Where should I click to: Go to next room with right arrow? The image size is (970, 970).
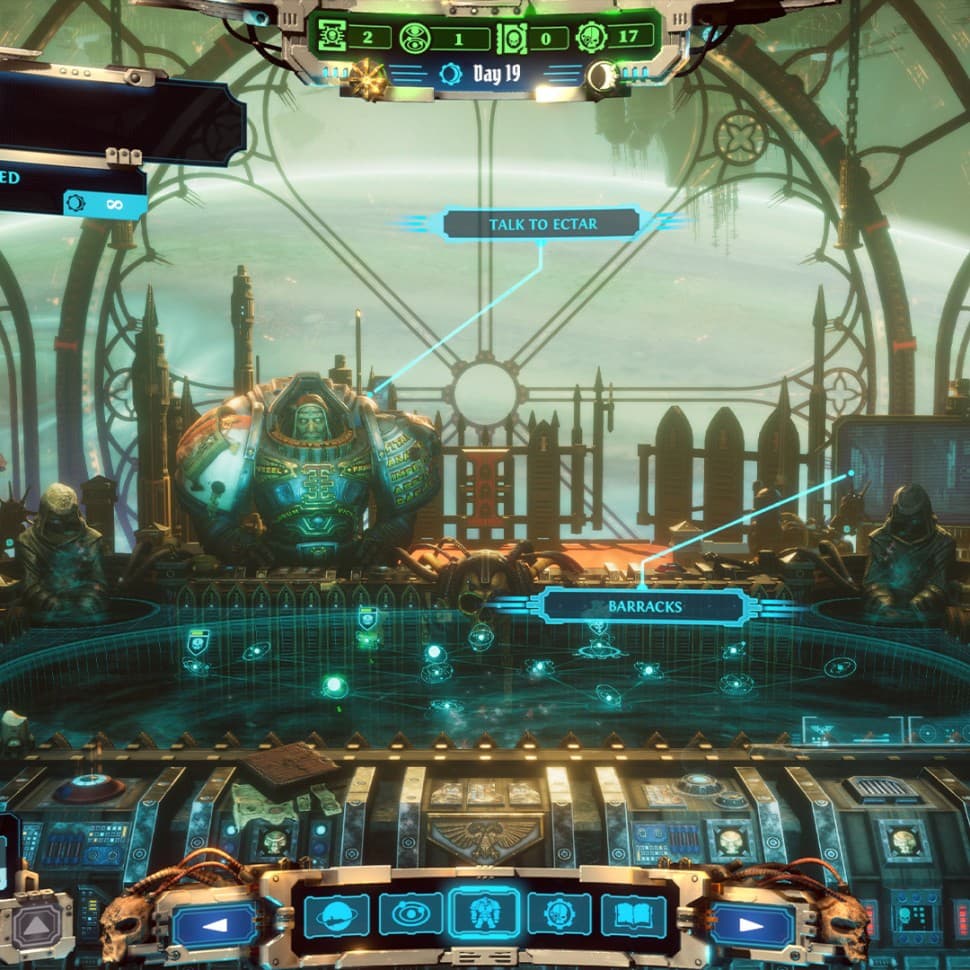pos(752,925)
